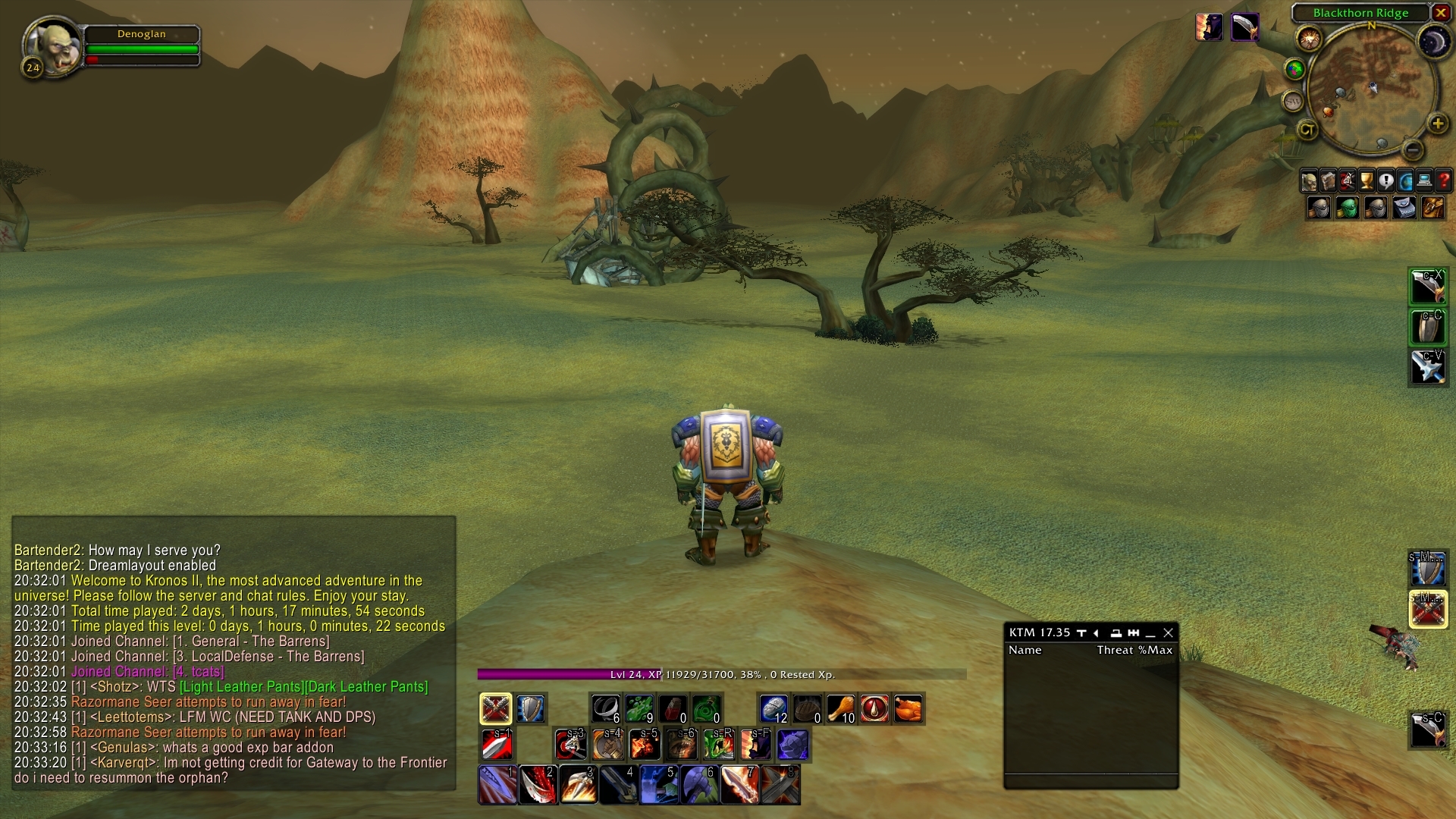This screenshot has width=1456, height=819.
Task: Open the character info micro button
Action: (1309, 181)
